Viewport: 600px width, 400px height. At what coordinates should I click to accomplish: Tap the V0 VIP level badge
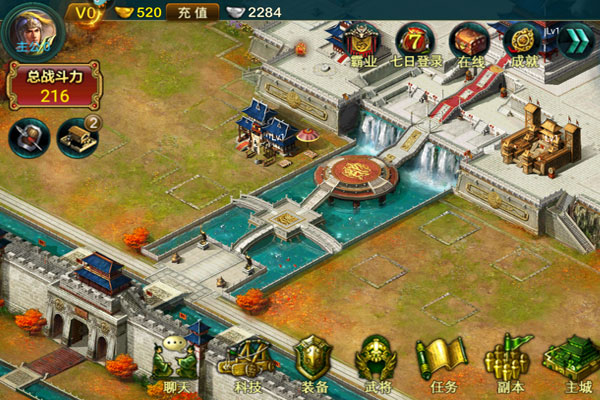click(86, 12)
